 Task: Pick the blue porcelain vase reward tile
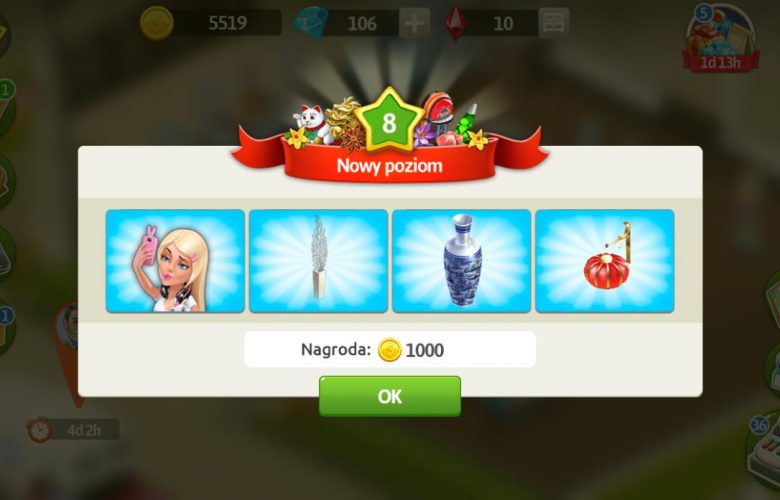pyautogui.click(x=462, y=261)
